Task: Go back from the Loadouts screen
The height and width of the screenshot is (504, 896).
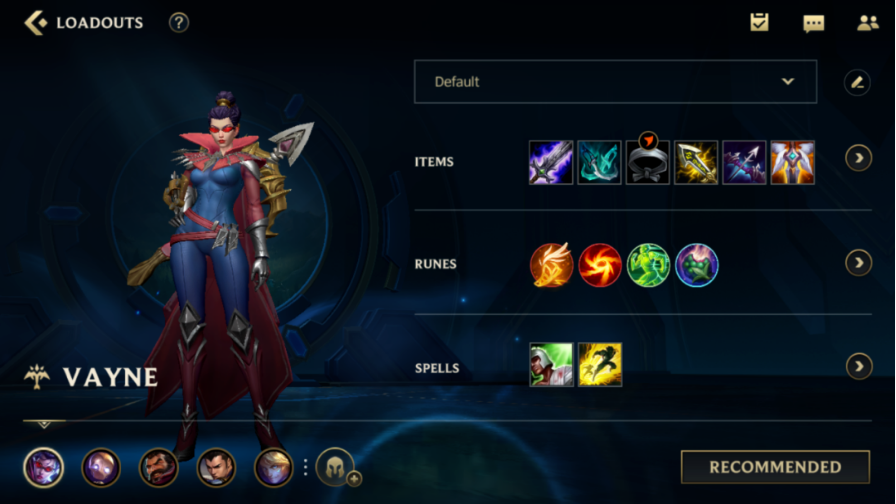Action: coord(36,22)
